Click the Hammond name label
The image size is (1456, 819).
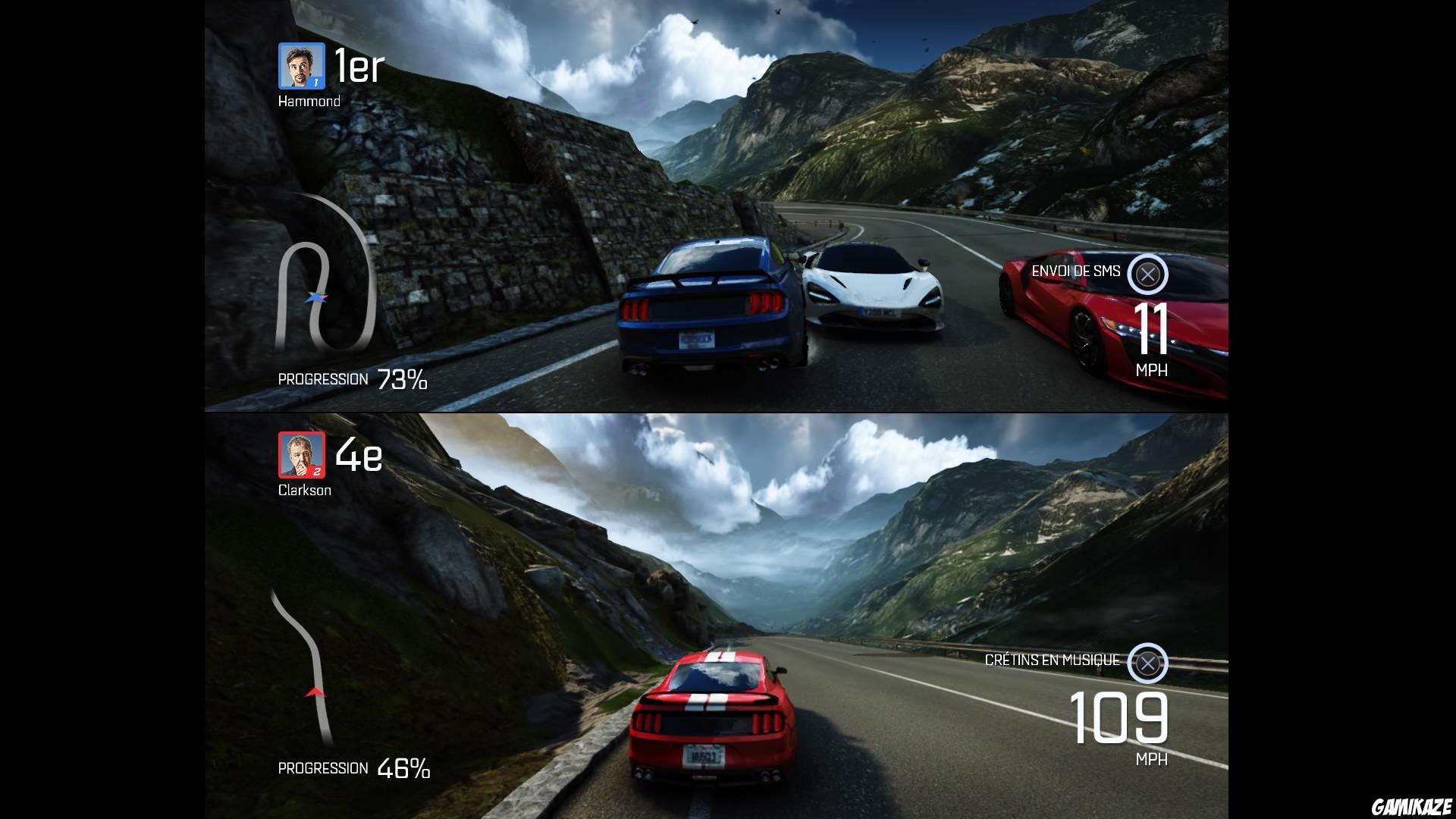(308, 99)
